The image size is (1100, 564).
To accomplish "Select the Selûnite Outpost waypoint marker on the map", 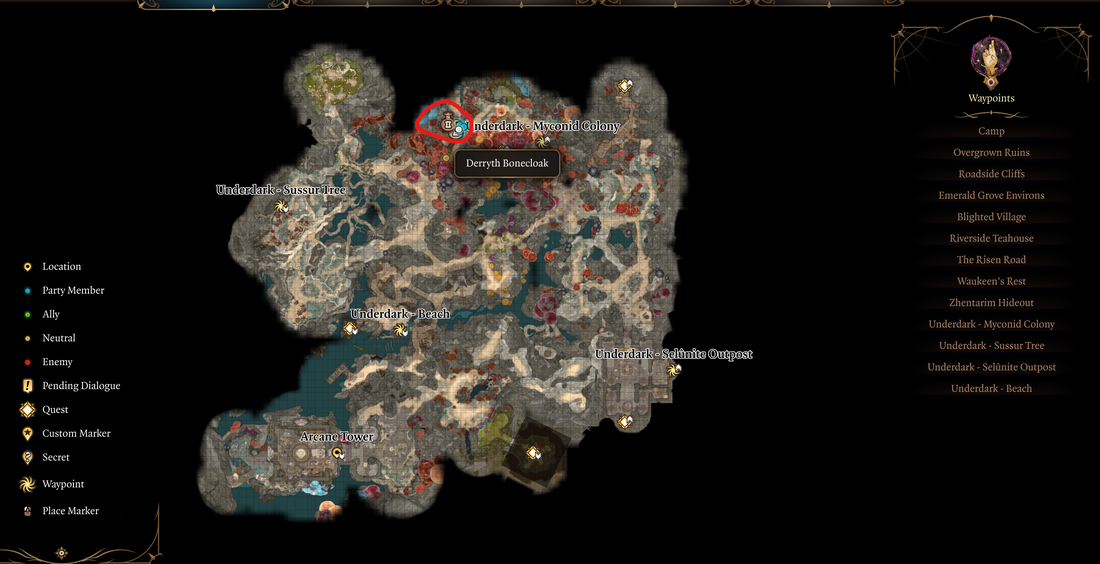I will tap(674, 370).
